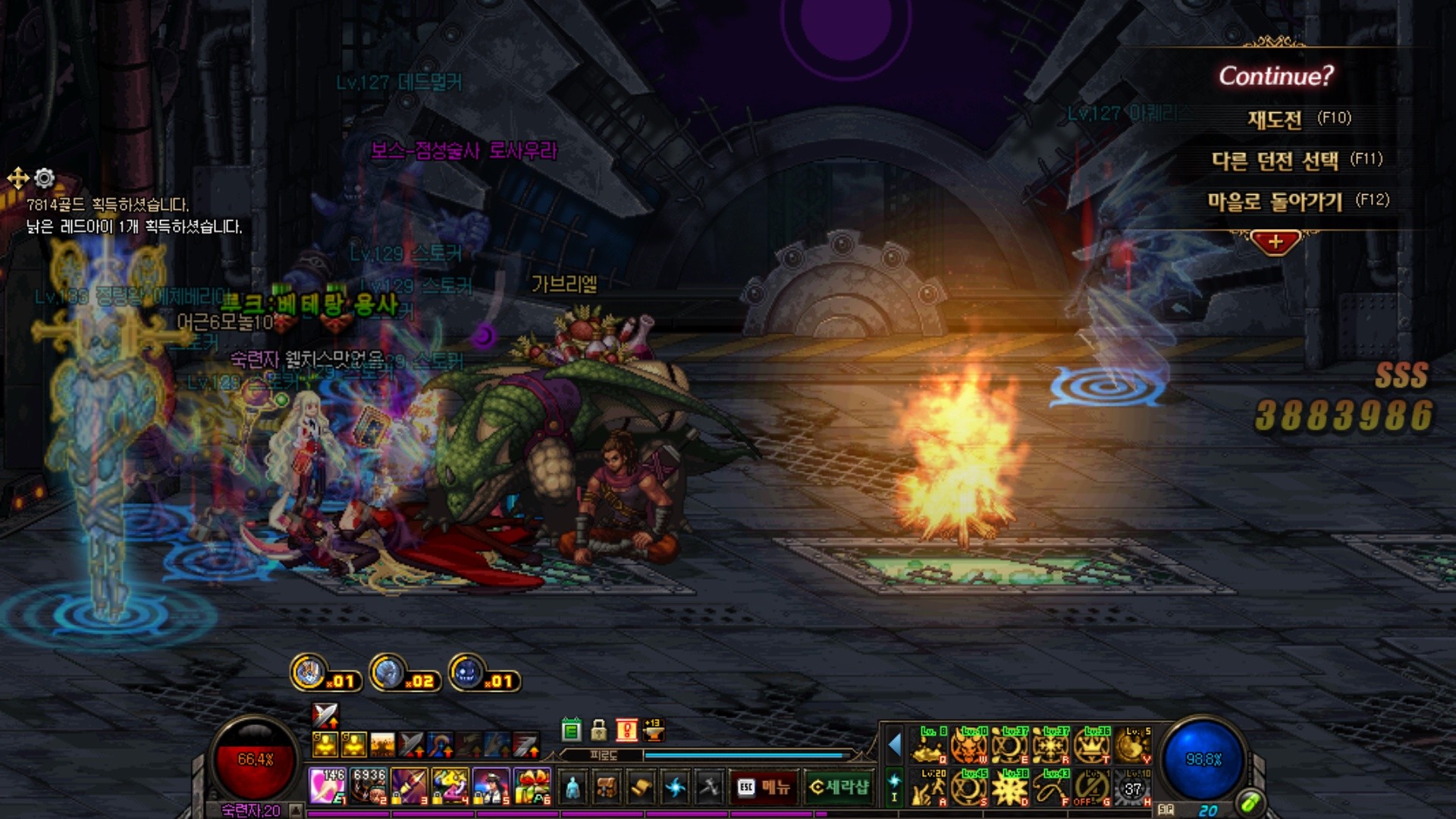Open the 세라샵 cash shop
Image resolution: width=1456 pixels, height=819 pixels.
pyautogui.click(x=838, y=787)
